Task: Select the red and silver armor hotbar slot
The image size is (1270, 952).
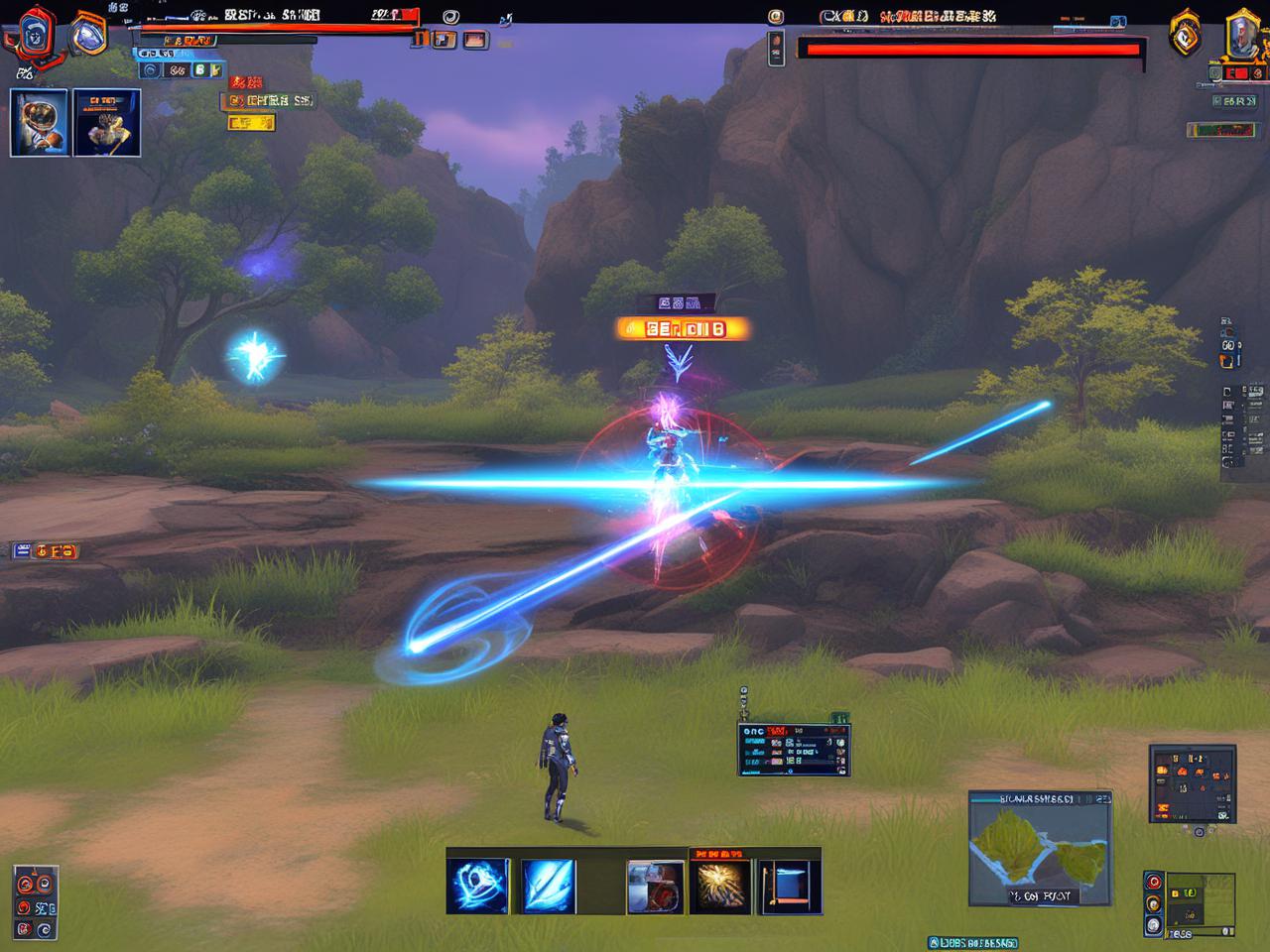Action: (x=655, y=887)
